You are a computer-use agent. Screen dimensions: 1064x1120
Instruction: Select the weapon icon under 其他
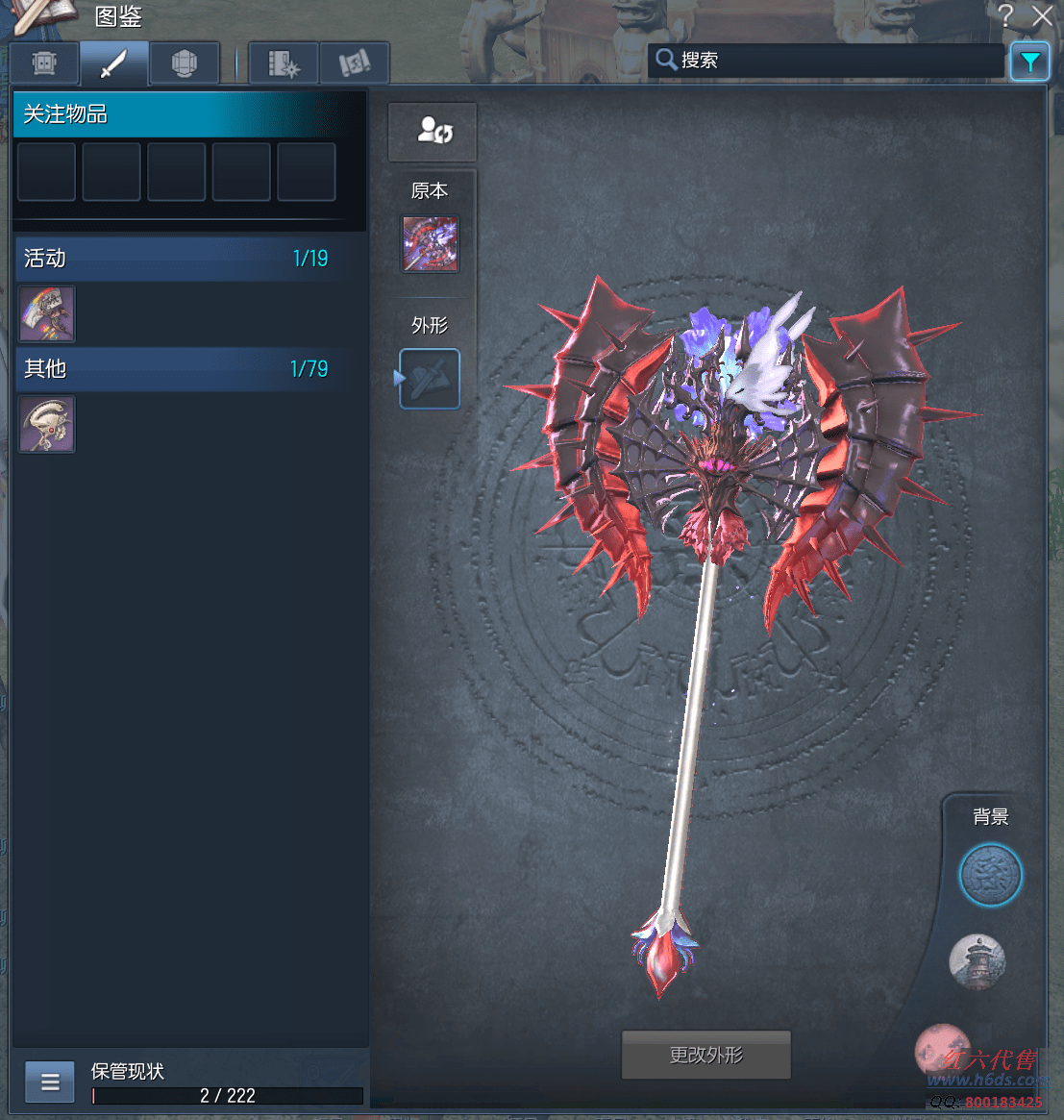tap(47, 424)
